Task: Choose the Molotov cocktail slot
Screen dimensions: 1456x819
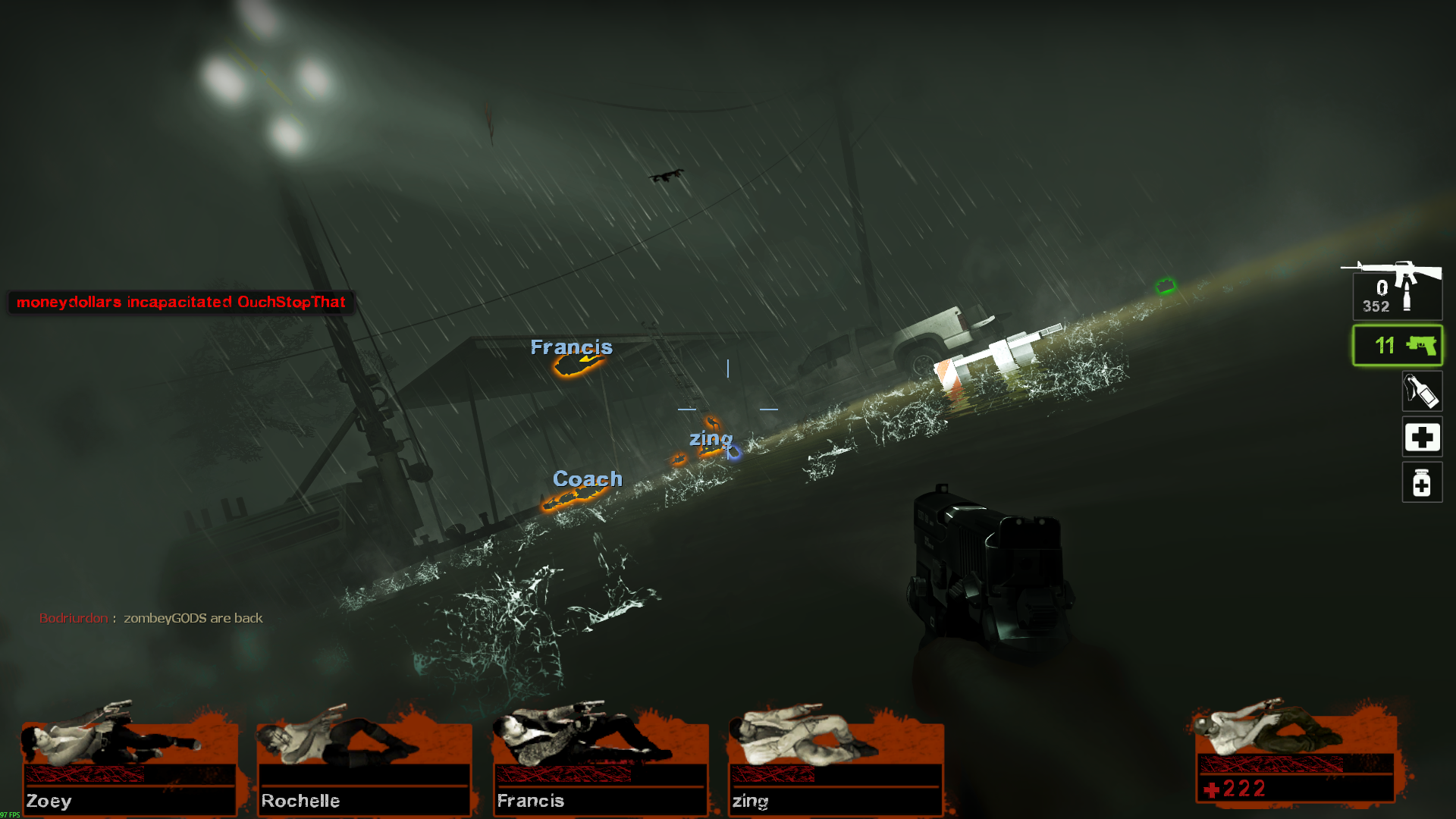Action: (1422, 391)
